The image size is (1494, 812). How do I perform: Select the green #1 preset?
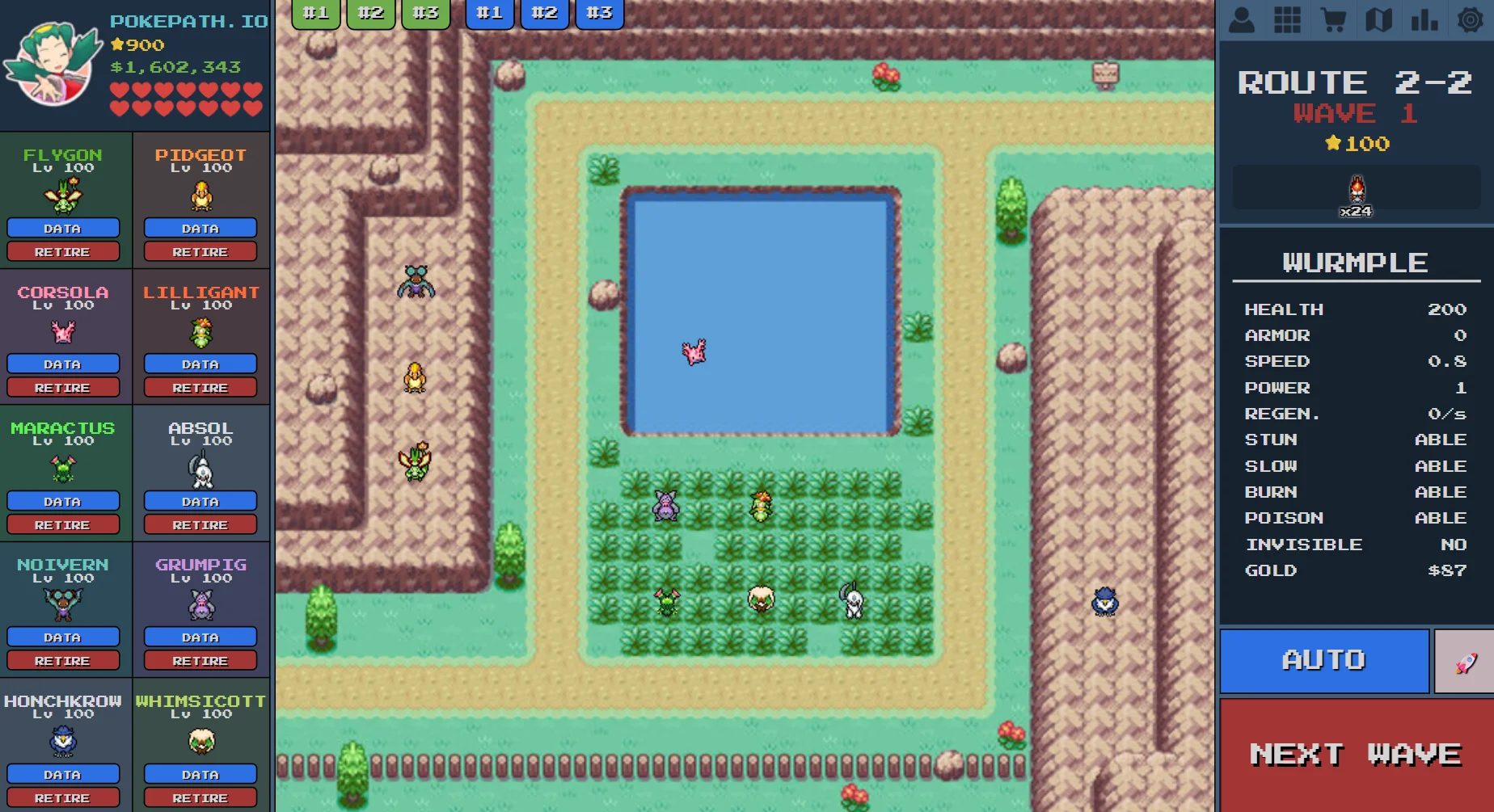point(315,13)
